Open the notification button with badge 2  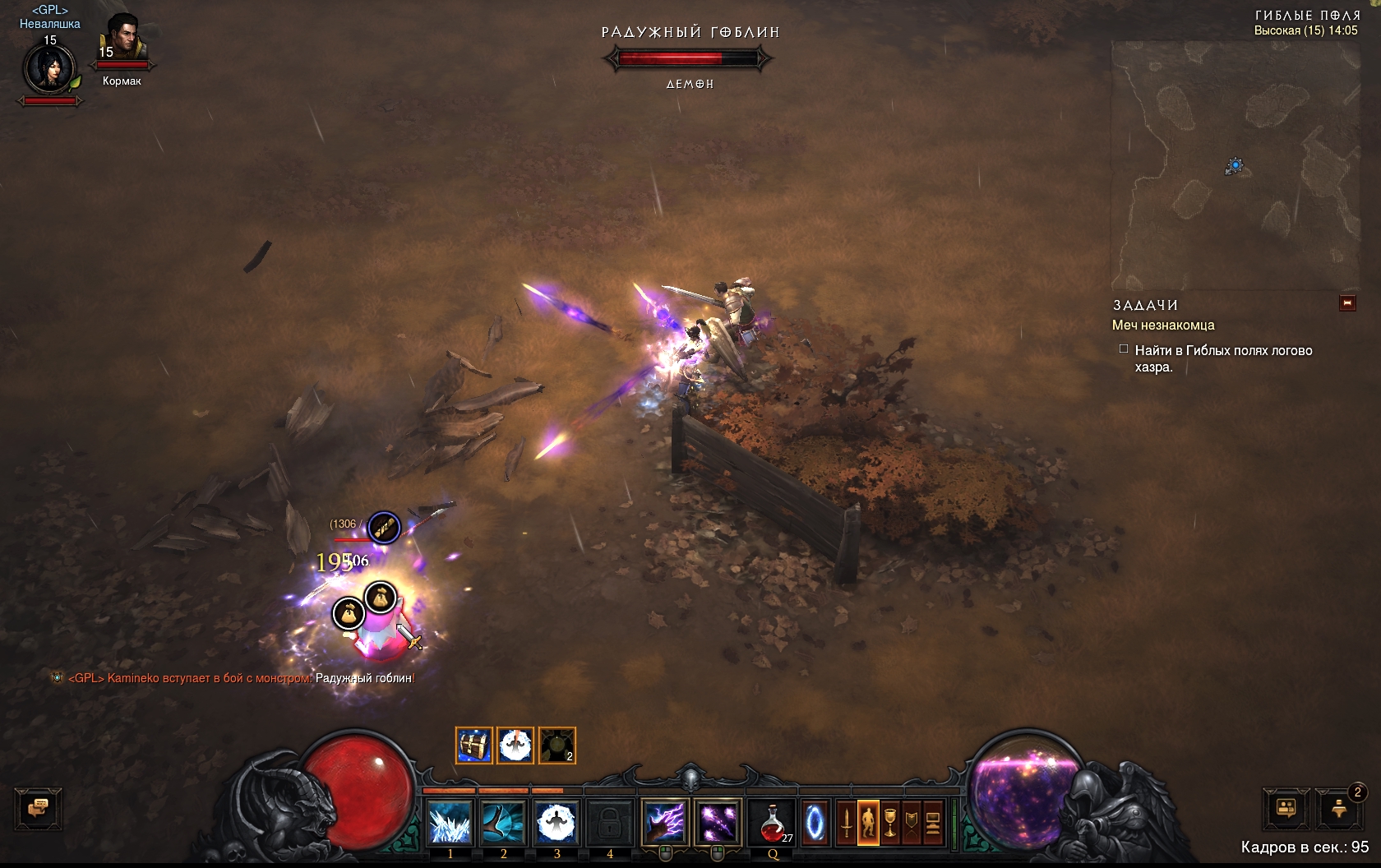pyautogui.click(x=1339, y=809)
